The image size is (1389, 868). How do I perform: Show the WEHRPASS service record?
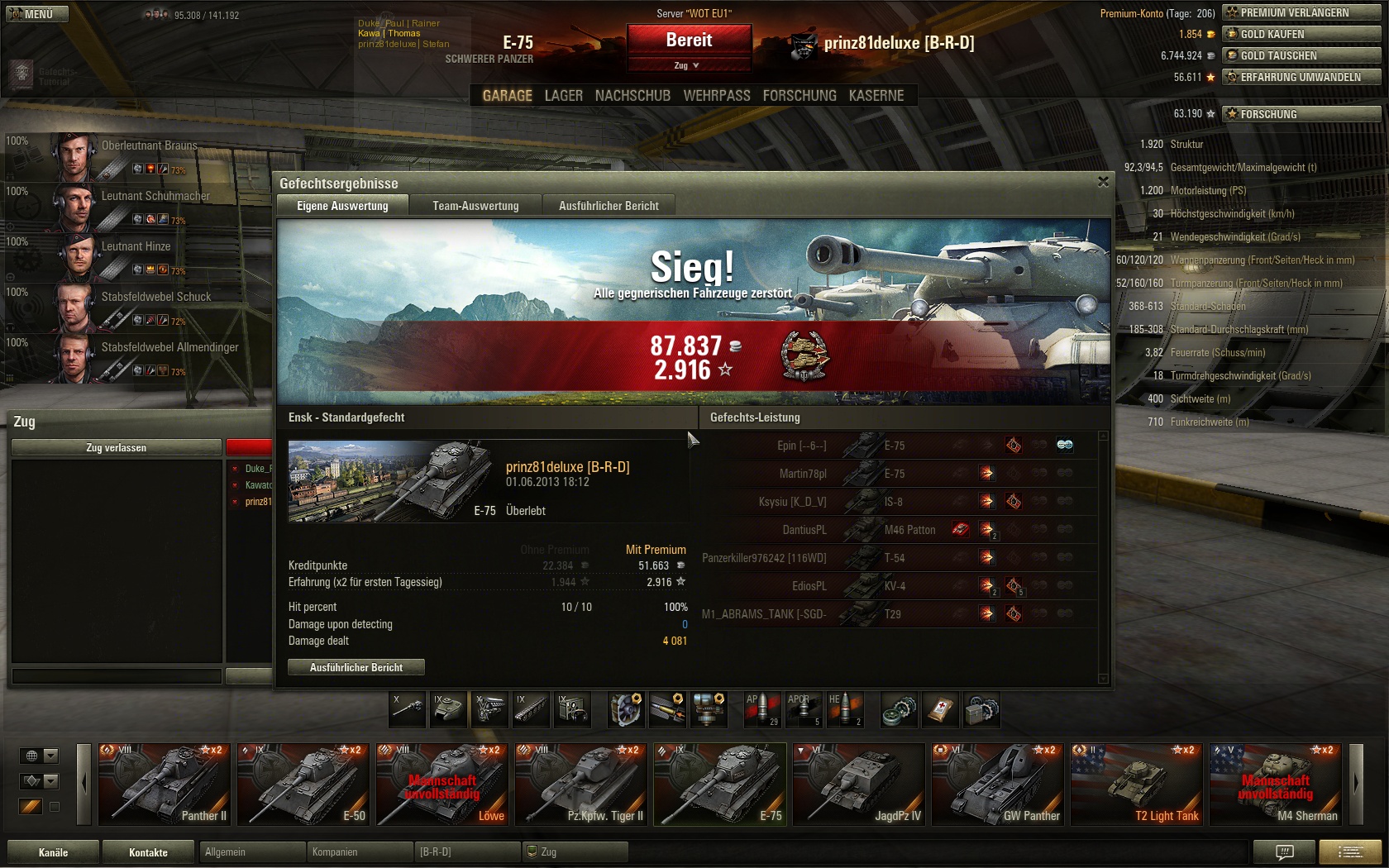tap(716, 96)
